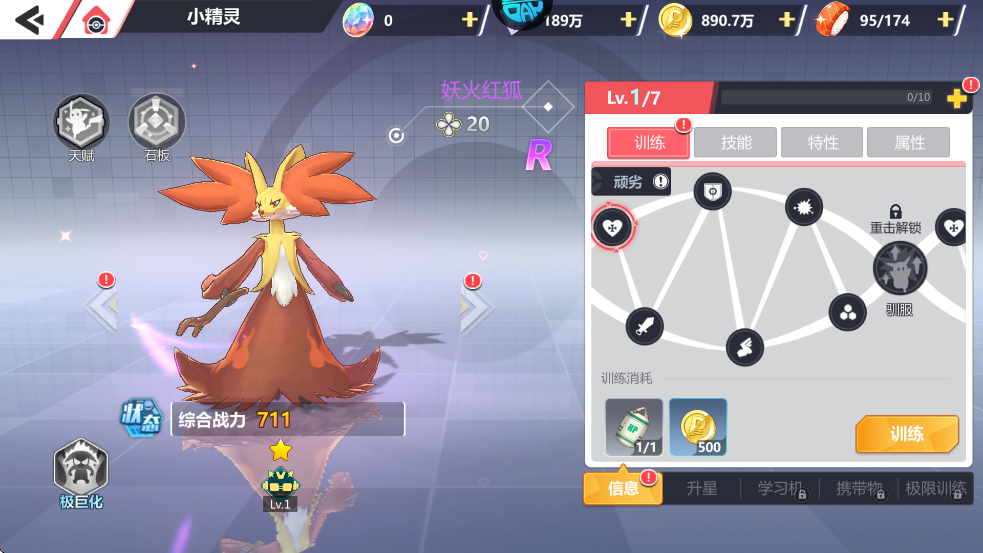Select the 训练 tab

tap(649, 143)
